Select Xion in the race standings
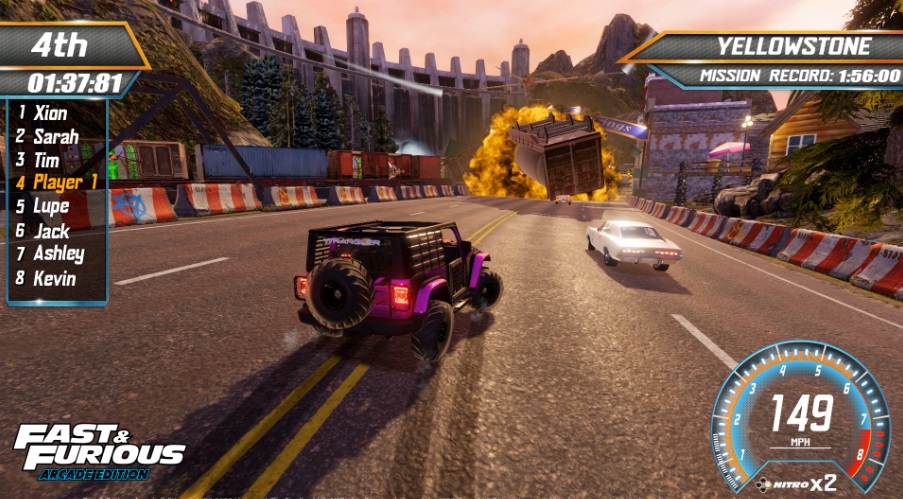Image resolution: width=903 pixels, height=499 pixels. [50, 113]
